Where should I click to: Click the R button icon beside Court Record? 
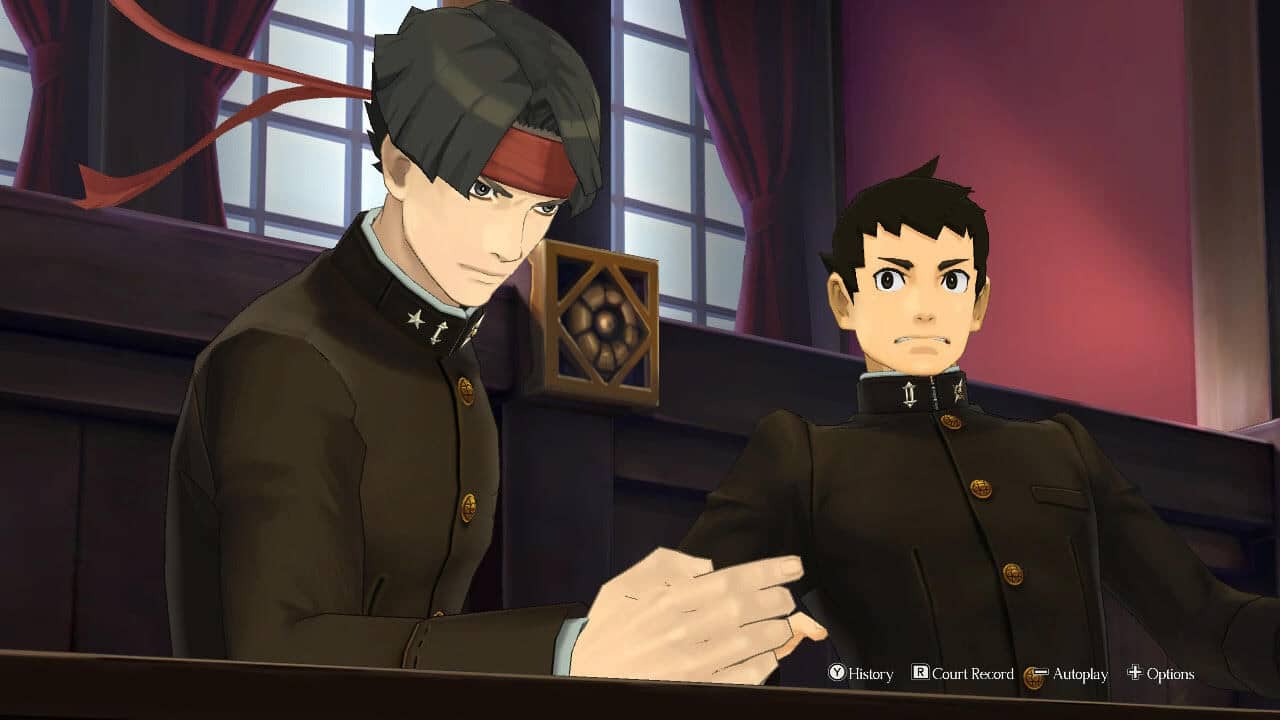[921, 673]
